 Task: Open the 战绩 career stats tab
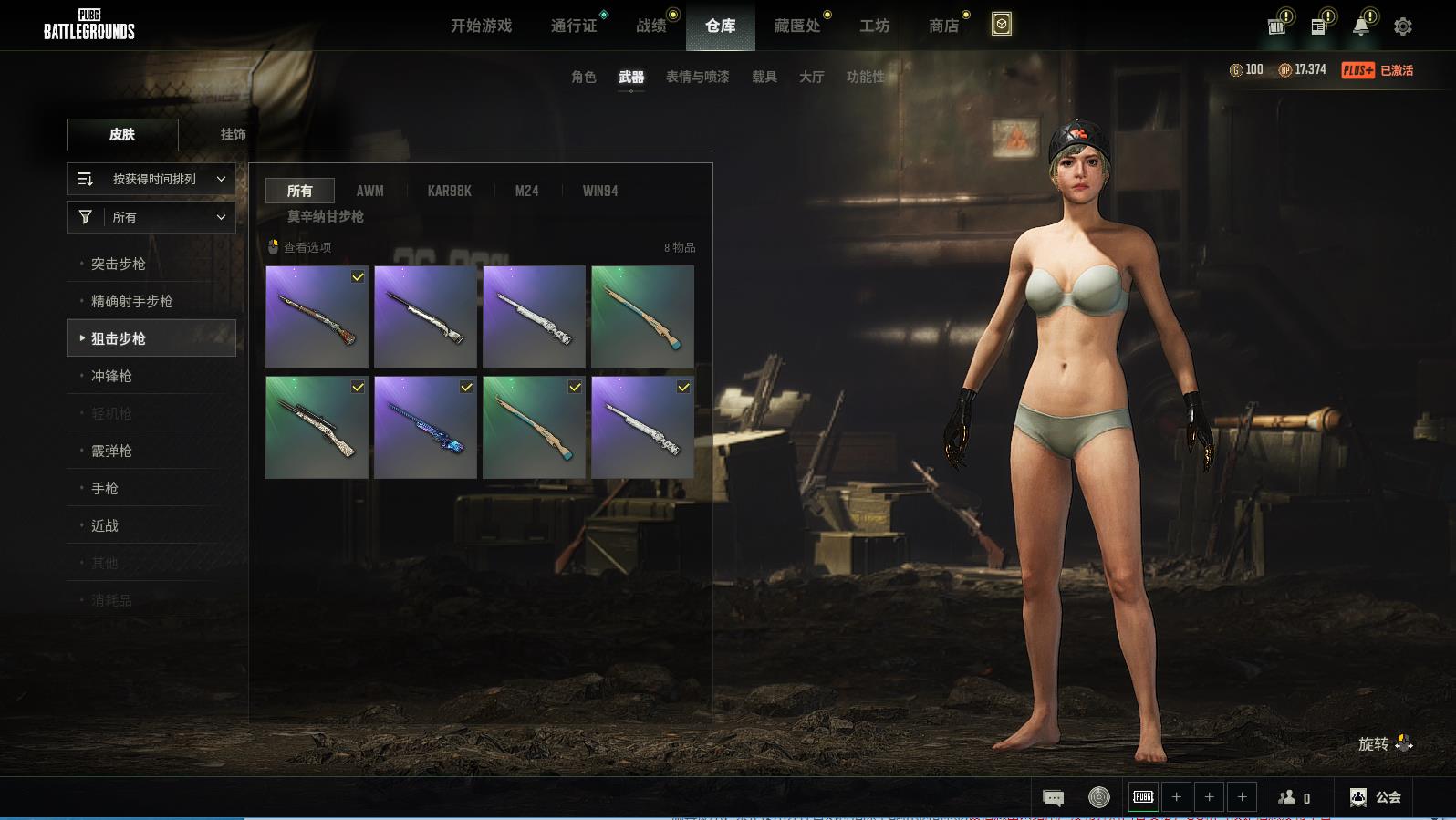651,26
